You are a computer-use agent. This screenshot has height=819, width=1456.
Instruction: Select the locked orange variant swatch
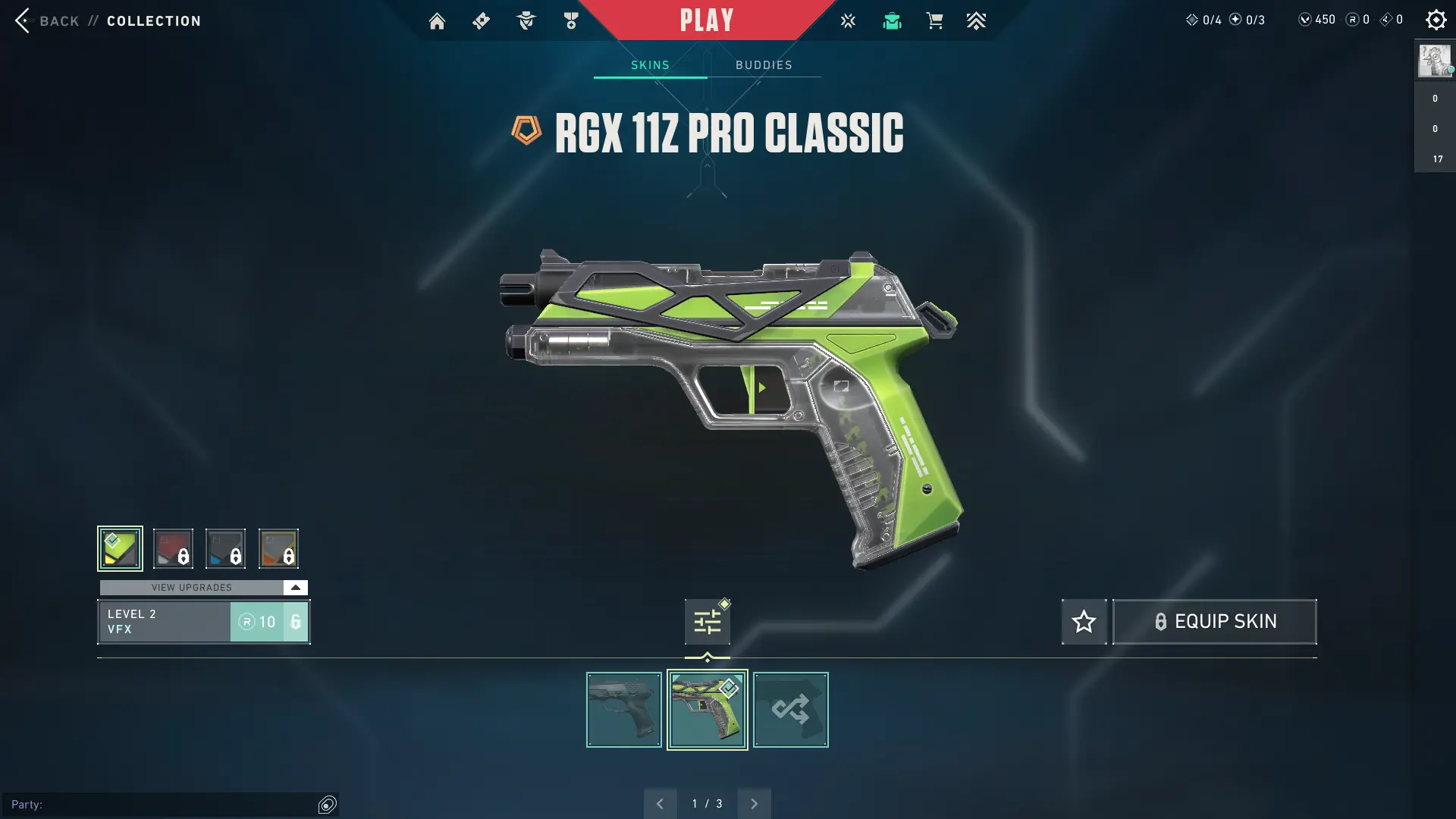click(278, 548)
